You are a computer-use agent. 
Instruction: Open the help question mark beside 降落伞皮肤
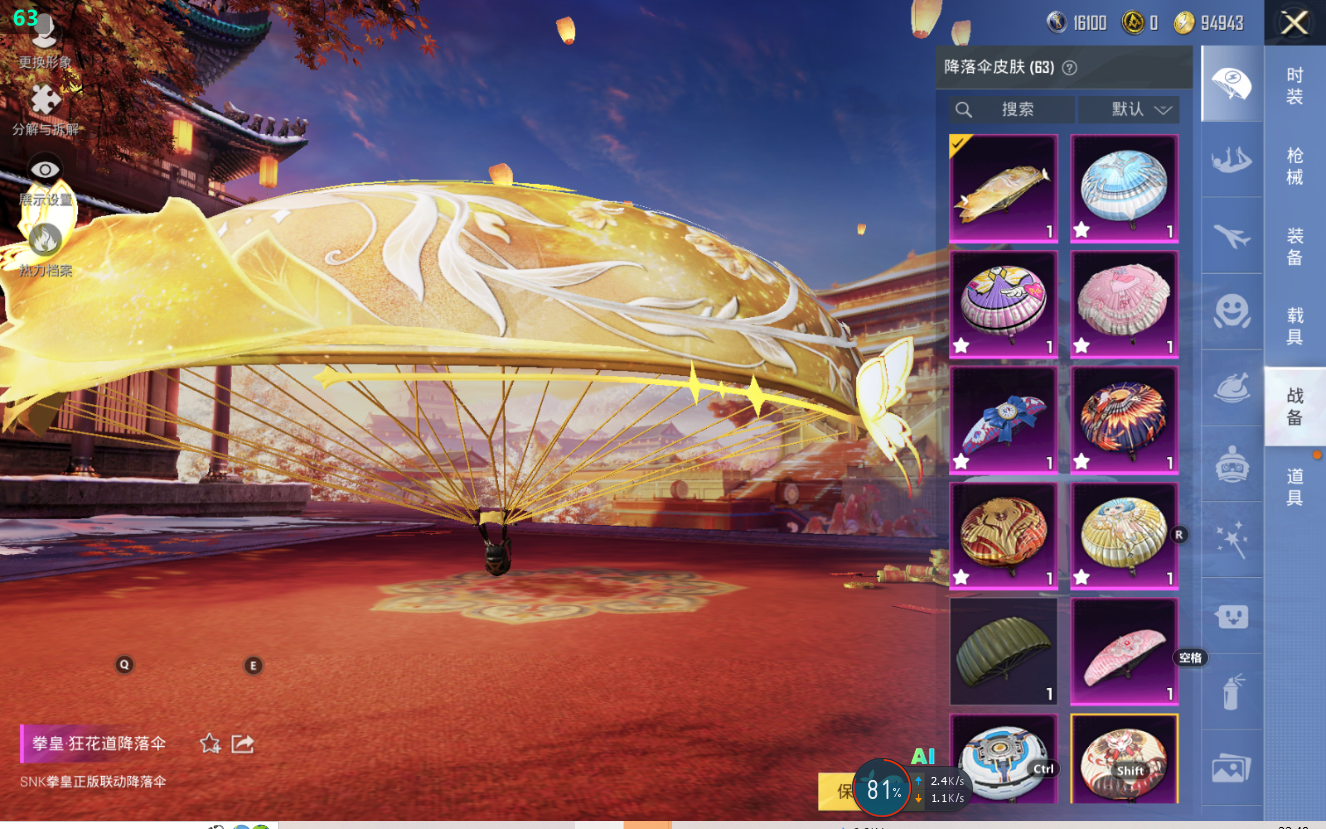pyautogui.click(x=1069, y=68)
